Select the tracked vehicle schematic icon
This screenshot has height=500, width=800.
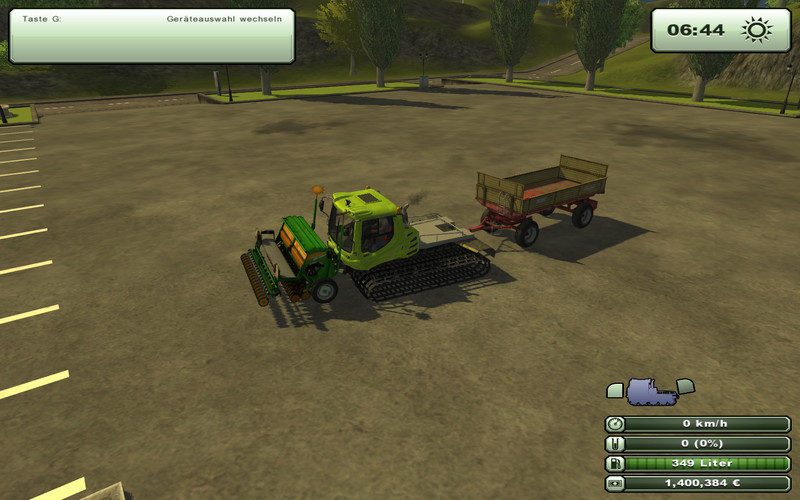[x=650, y=391]
